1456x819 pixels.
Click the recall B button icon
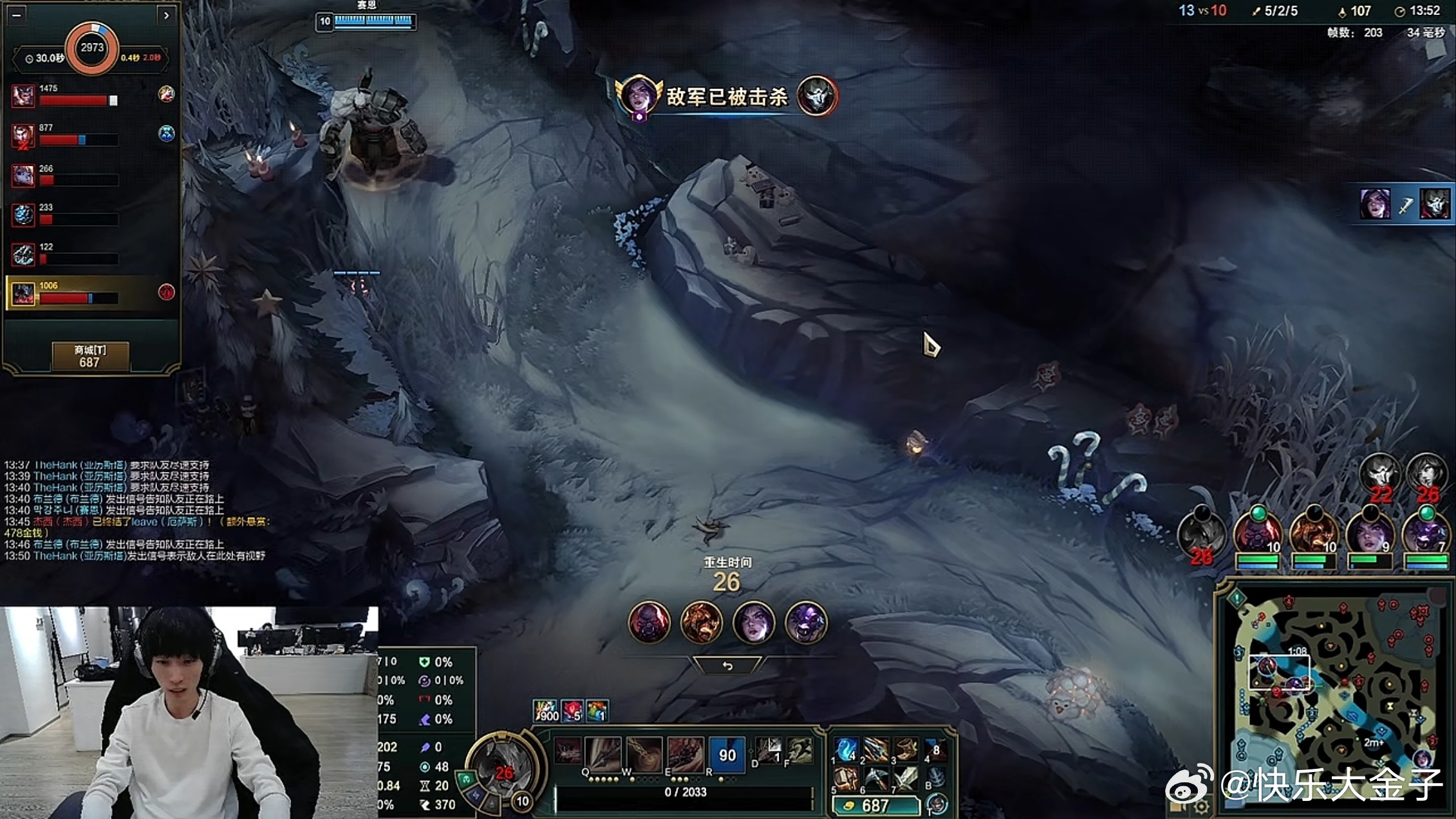[x=937, y=777]
